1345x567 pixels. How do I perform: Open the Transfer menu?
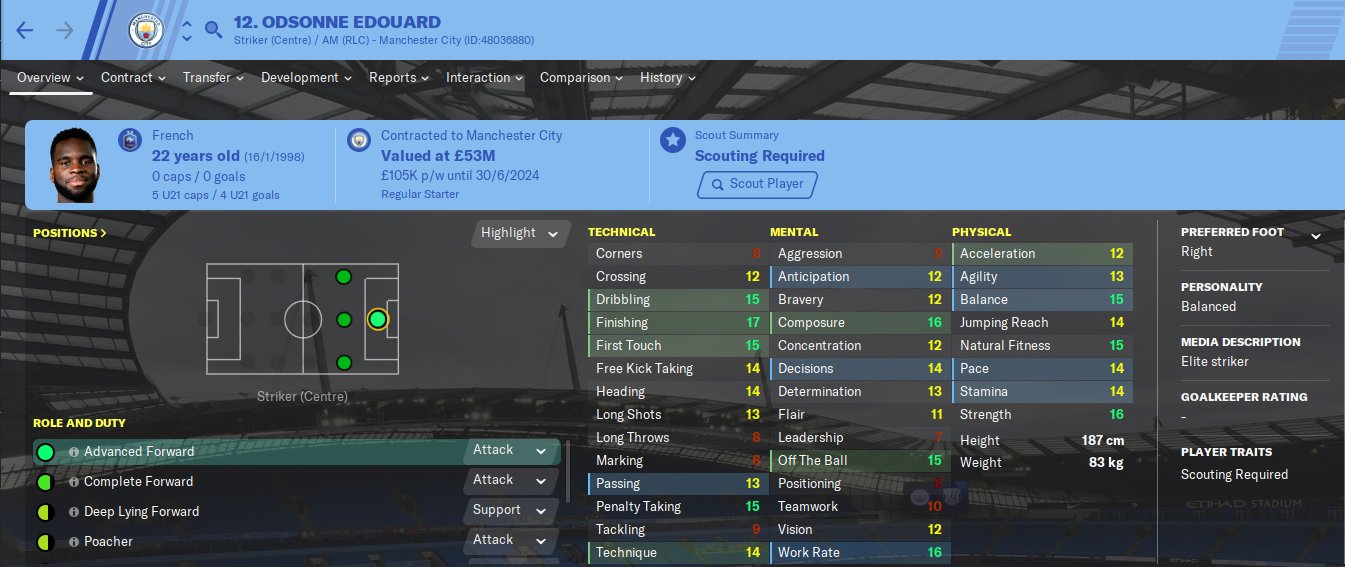tap(213, 77)
